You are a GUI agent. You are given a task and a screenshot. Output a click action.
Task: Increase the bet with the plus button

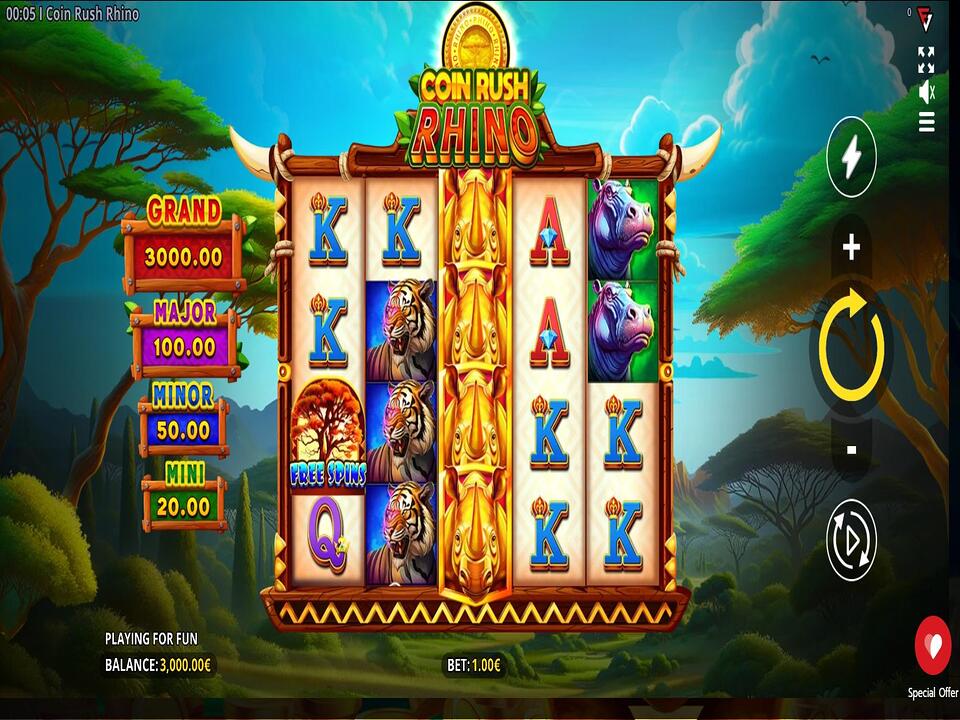[x=851, y=249]
